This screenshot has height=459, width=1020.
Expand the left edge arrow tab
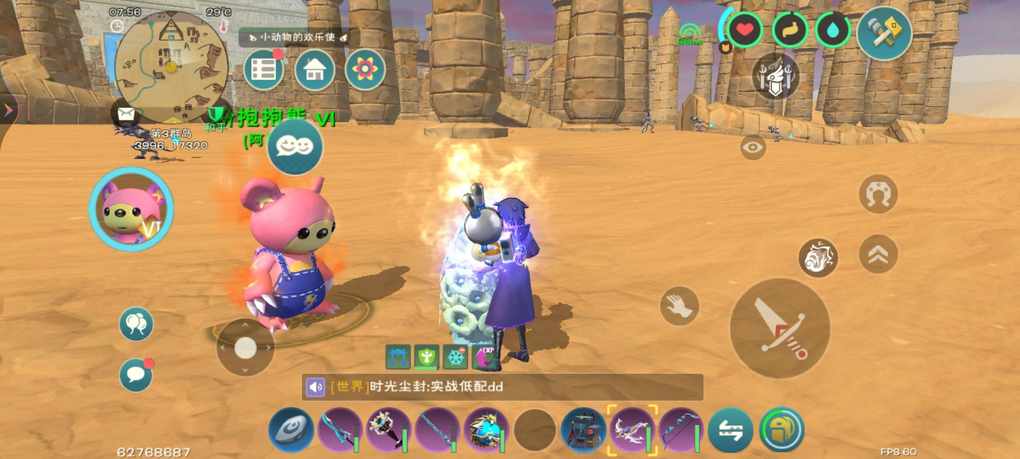click(x=8, y=109)
